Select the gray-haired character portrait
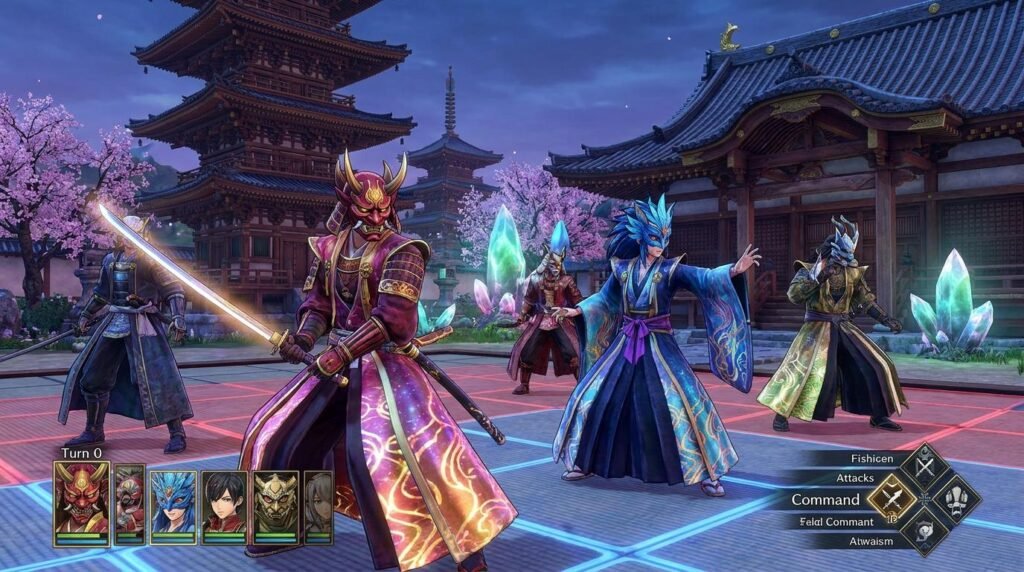Image resolution: width=1024 pixels, height=572 pixels. 318,504
